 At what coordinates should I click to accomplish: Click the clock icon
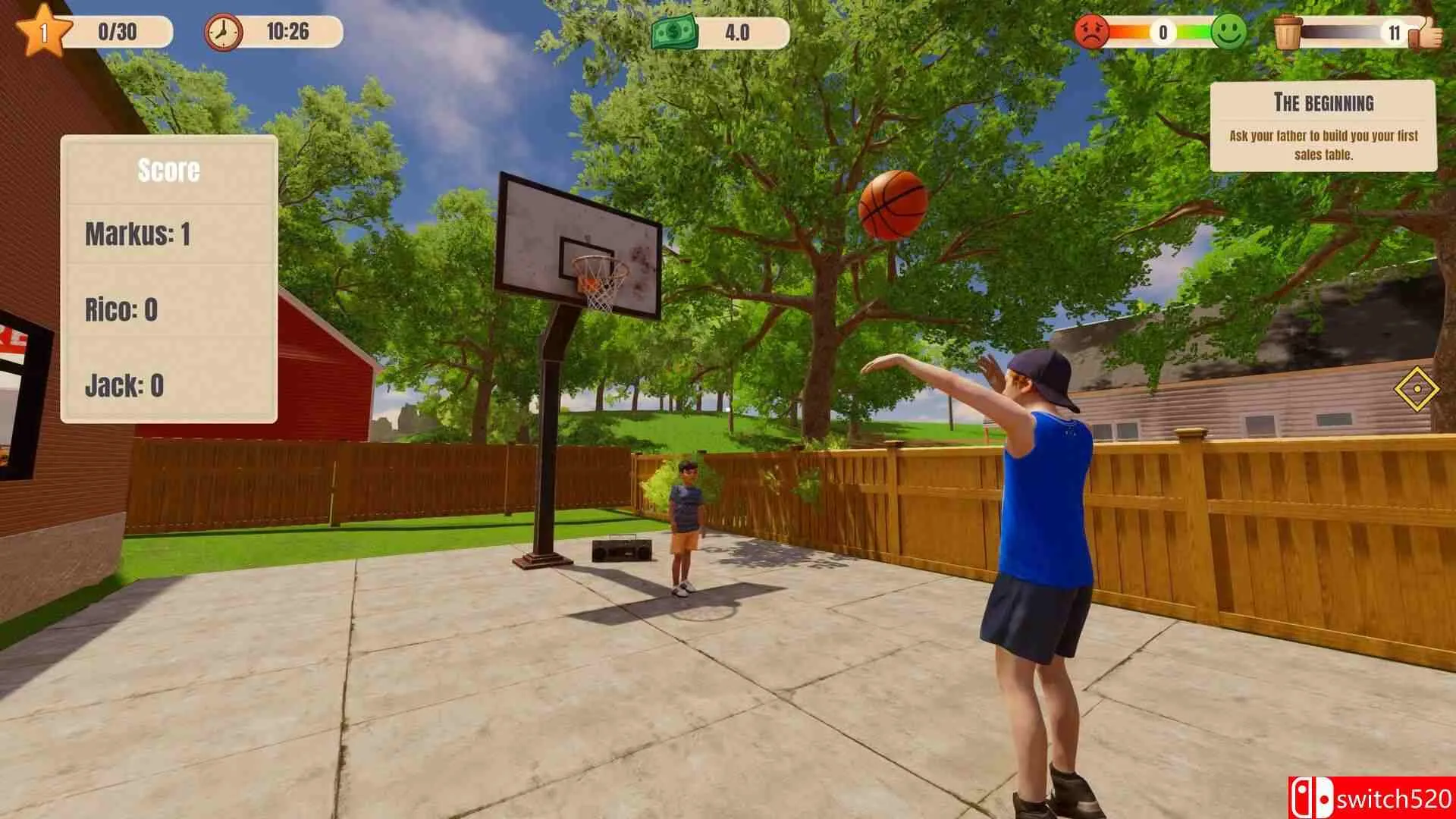(x=223, y=33)
